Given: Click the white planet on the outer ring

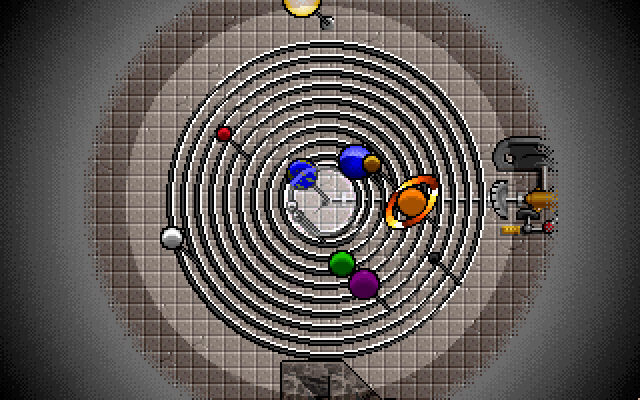Looking at the screenshot, I should (171, 238).
